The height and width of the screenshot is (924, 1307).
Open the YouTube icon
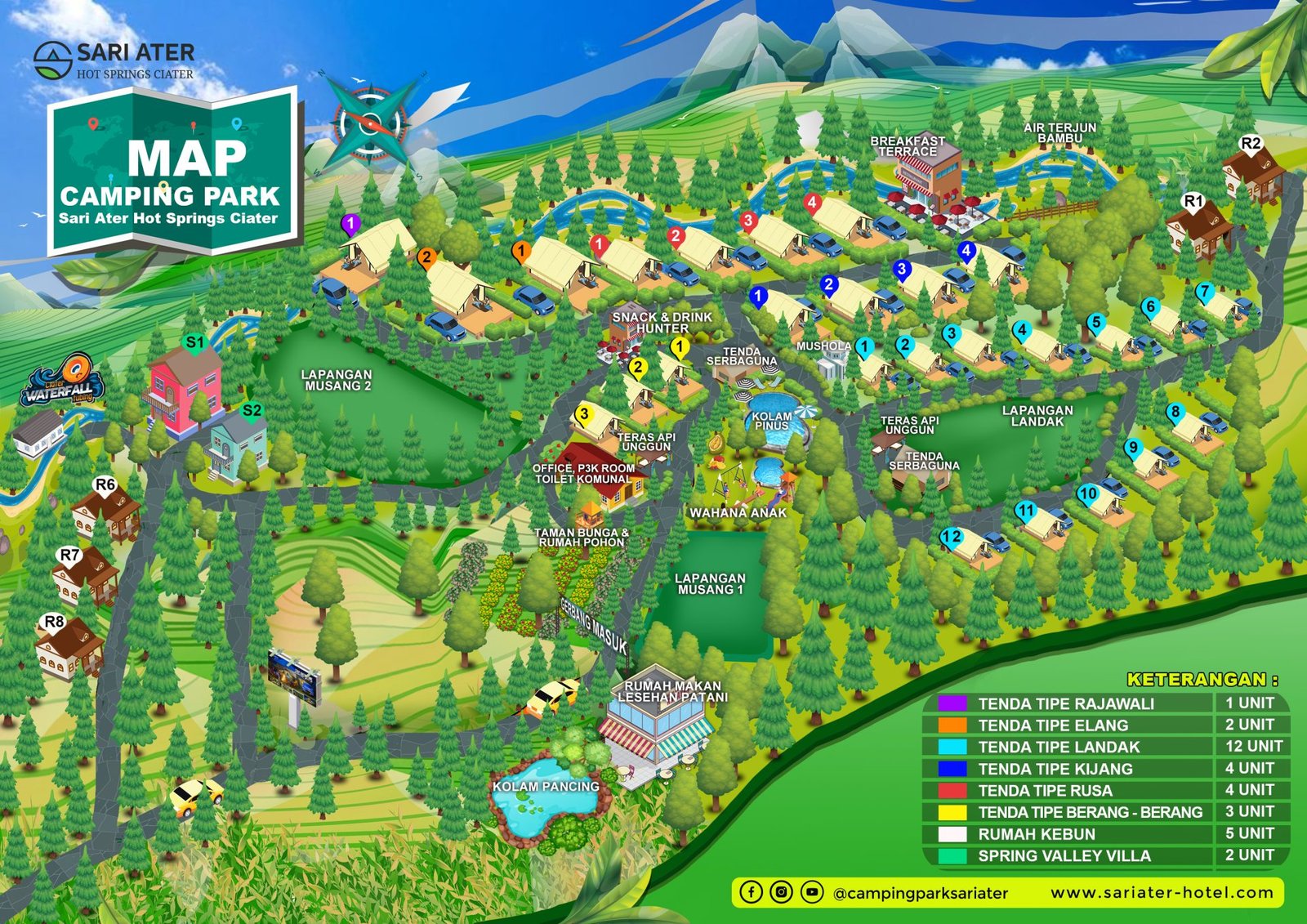812,892
